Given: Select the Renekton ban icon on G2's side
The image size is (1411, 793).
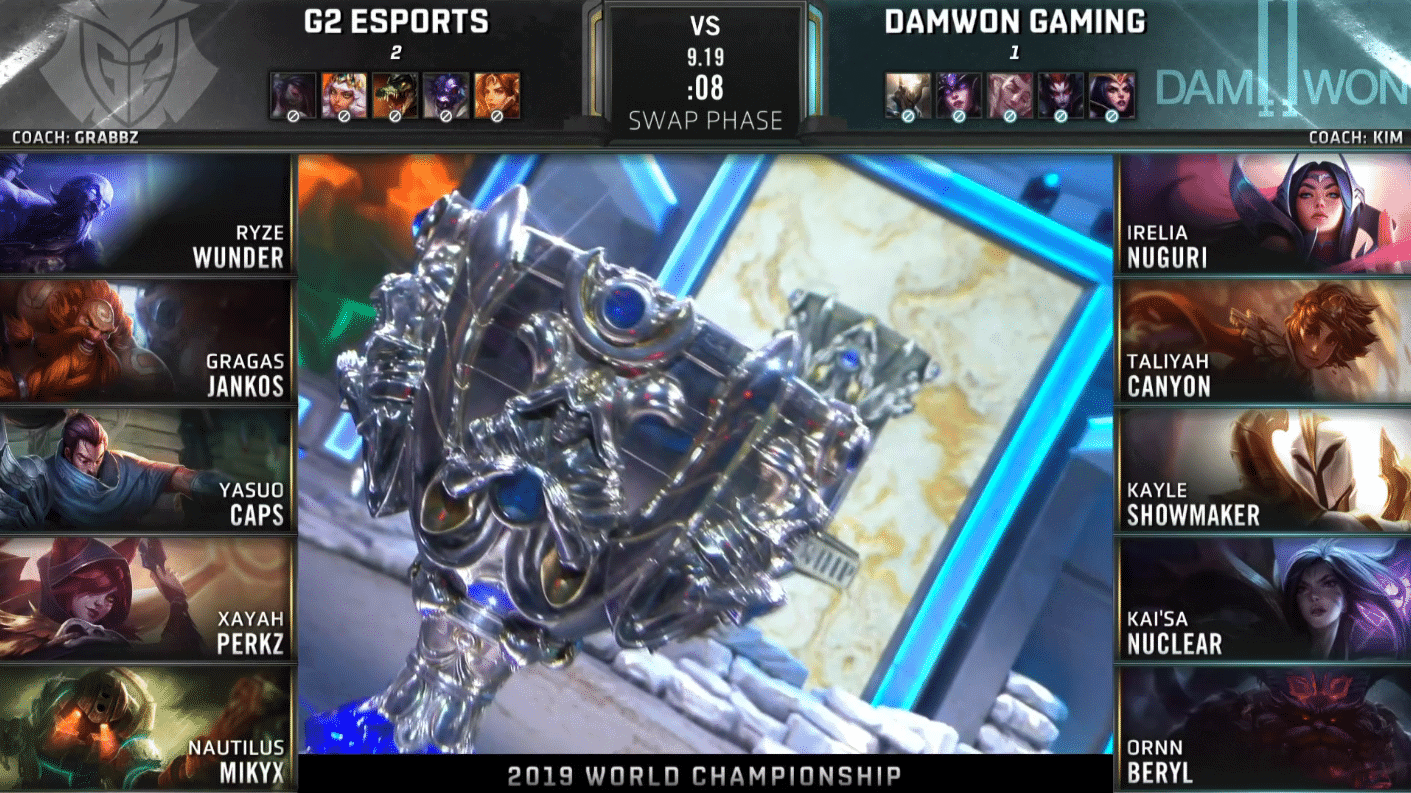Looking at the screenshot, I should pyautogui.click(x=395, y=95).
